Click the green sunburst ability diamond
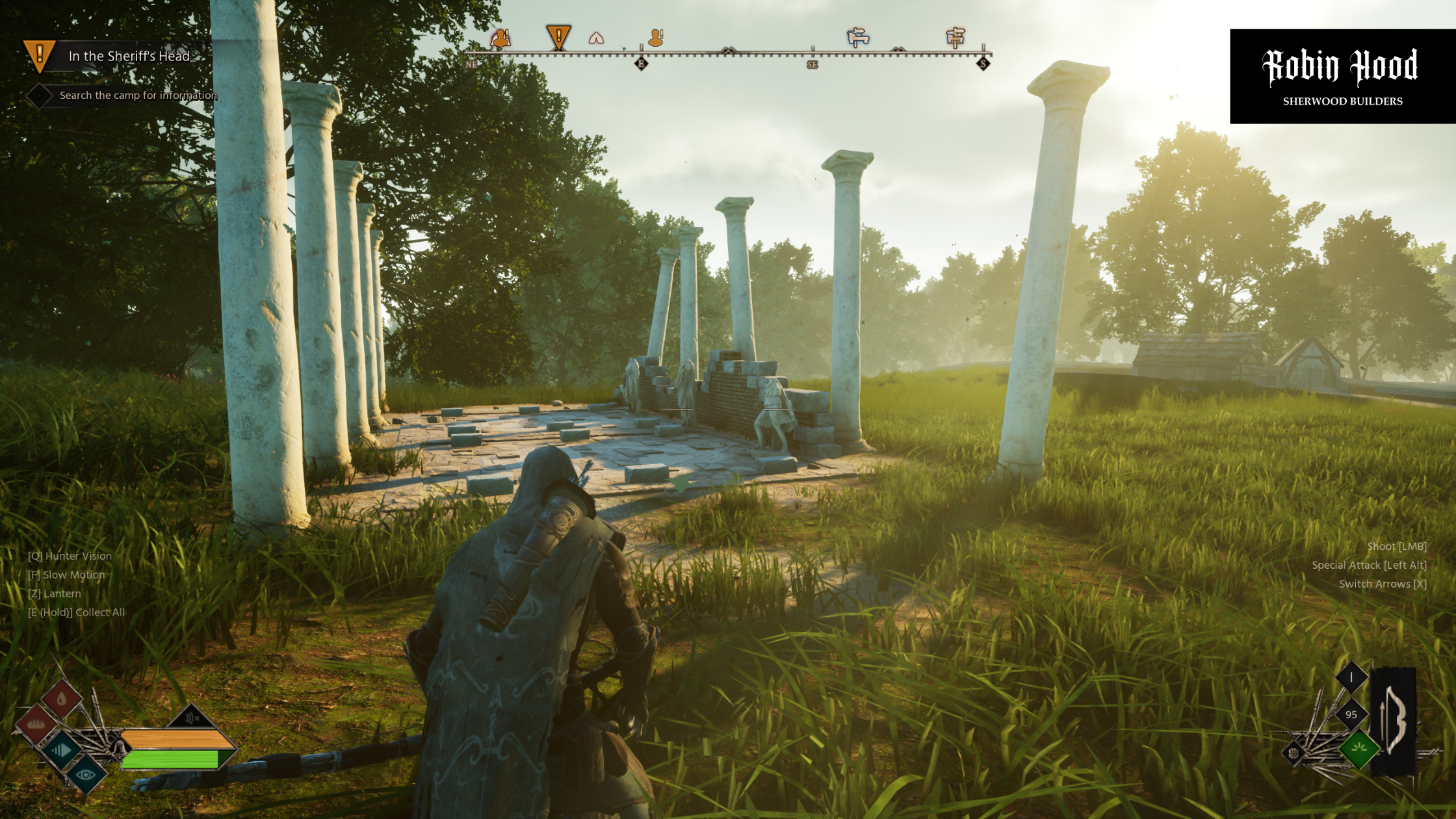This screenshot has height=819, width=1456. (1358, 749)
